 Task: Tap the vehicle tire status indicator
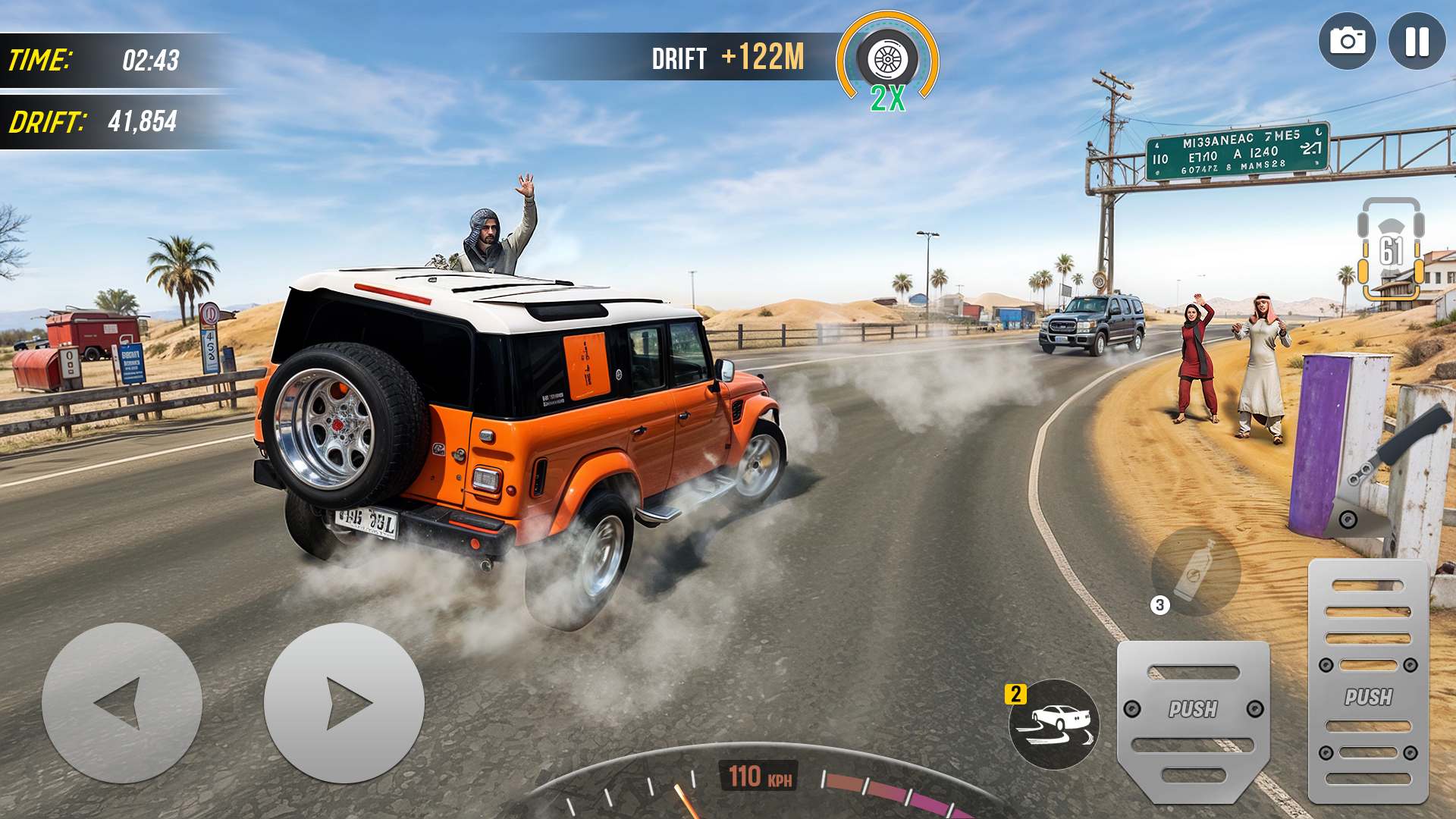(1391, 249)
